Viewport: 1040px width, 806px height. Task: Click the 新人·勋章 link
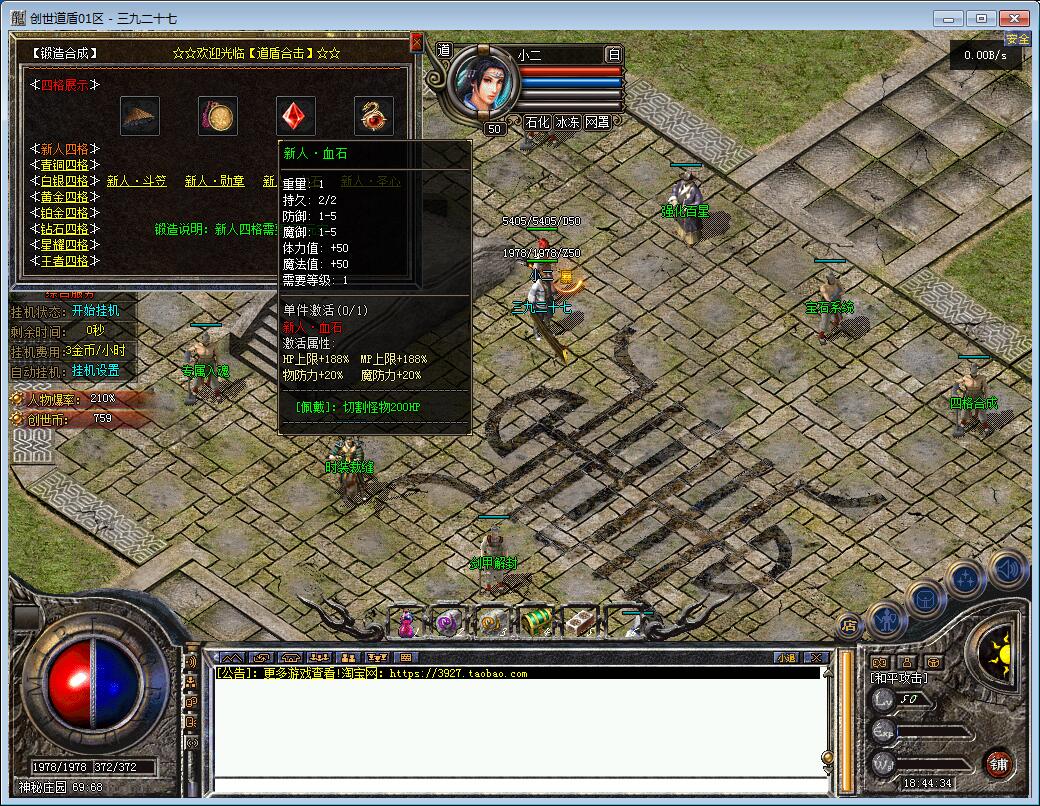tap(214, 181)
